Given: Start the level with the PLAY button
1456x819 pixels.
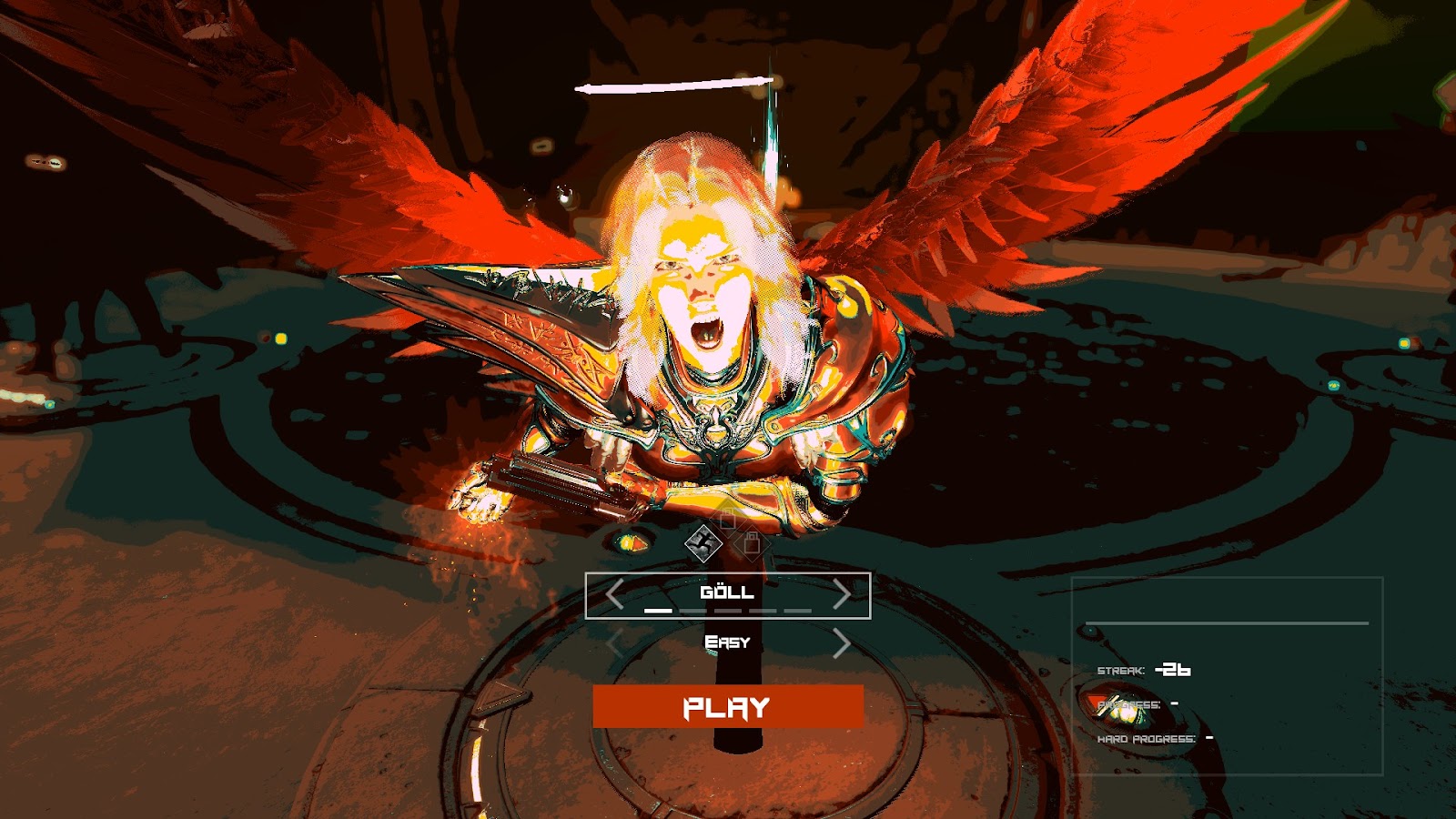Looking at the screenshot, I should pos(727,707).
